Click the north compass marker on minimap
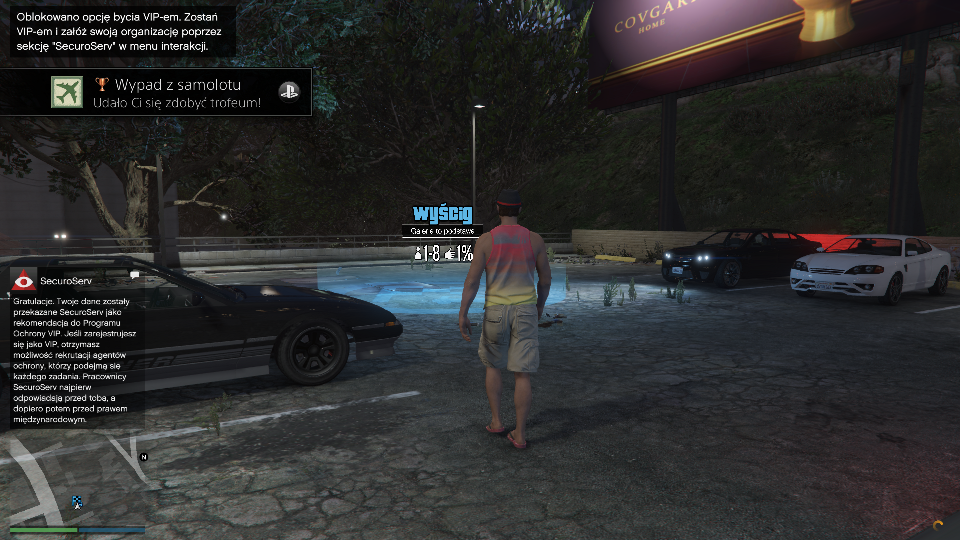This screenshot has height=540, width=960. click(x=144, y=456)
